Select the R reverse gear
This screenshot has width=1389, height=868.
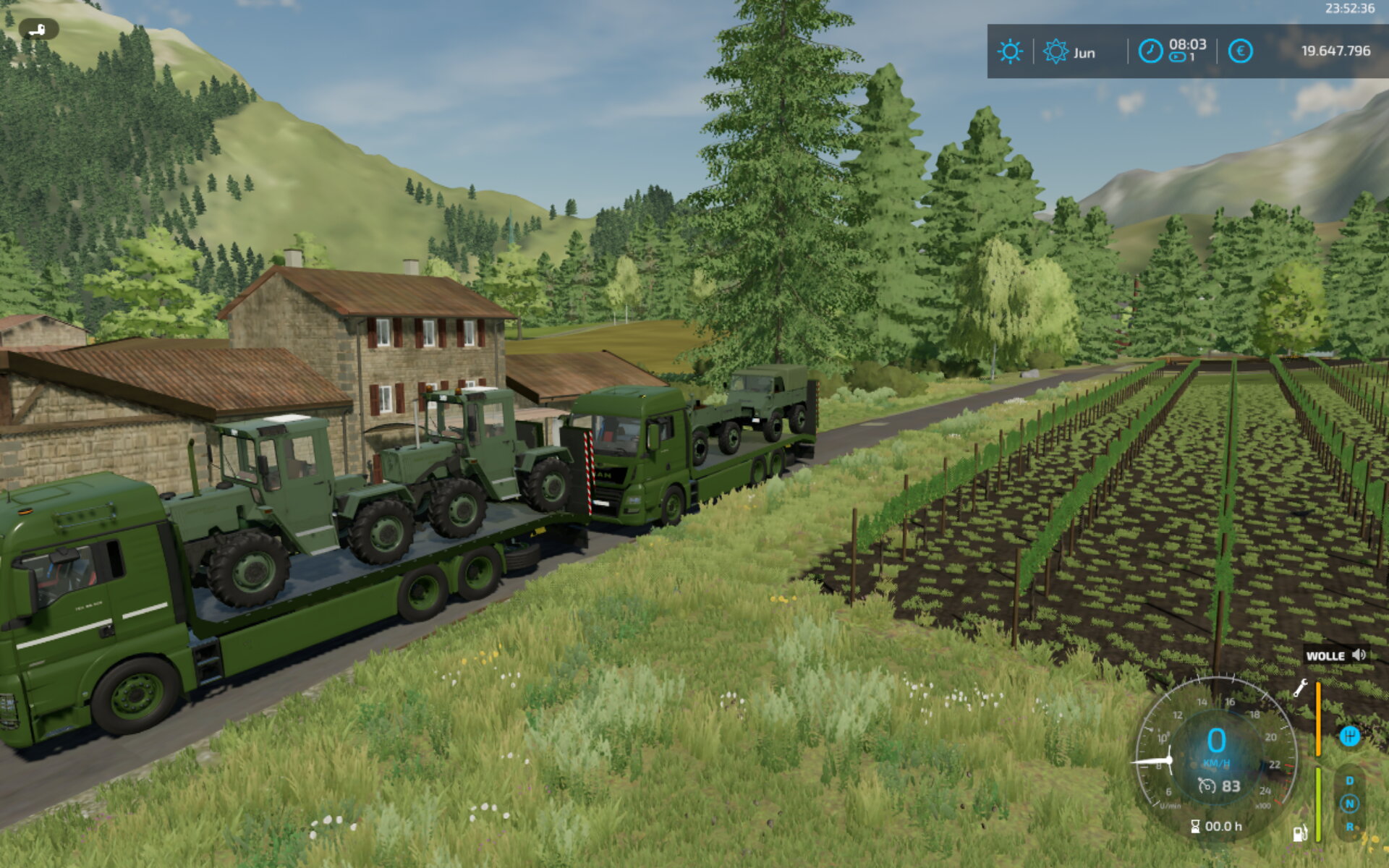click(x=1349, y=826)
